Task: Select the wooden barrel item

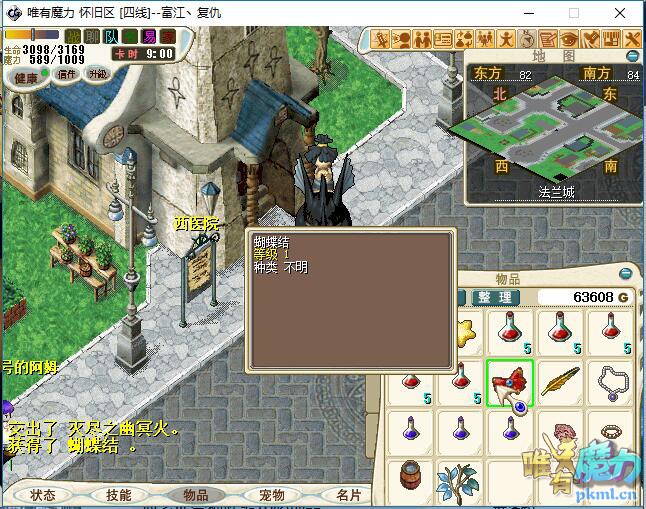Action: pos(408,477)
